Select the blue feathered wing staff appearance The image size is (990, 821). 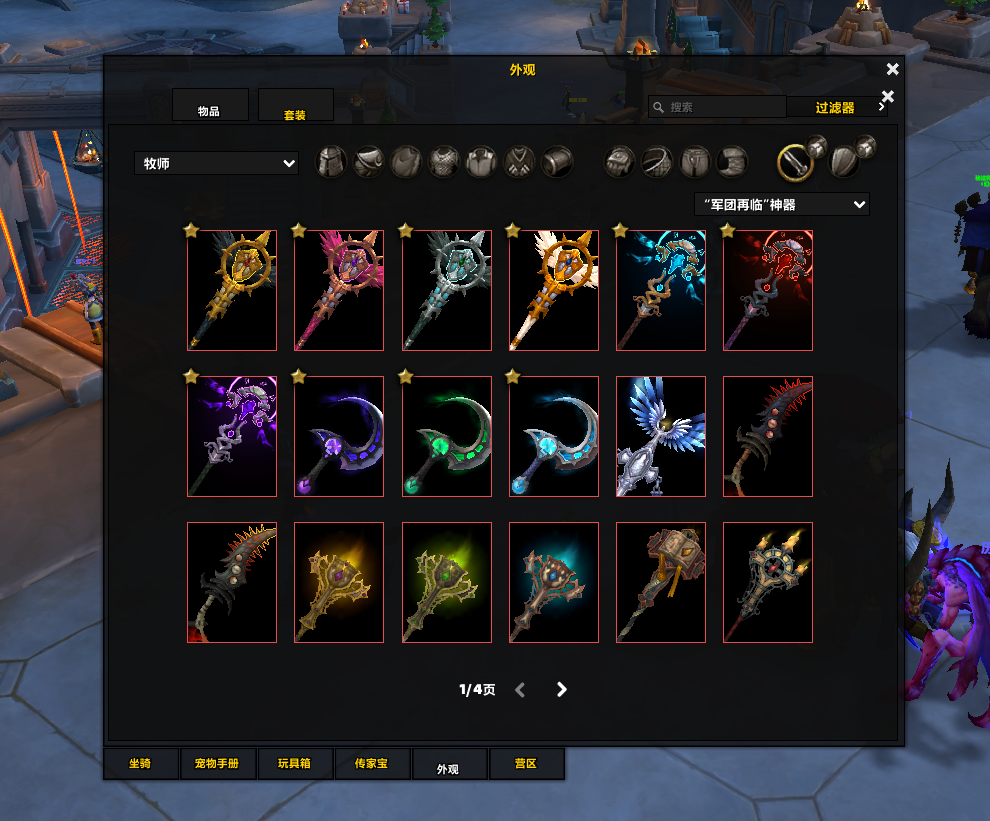coord(661,436)
